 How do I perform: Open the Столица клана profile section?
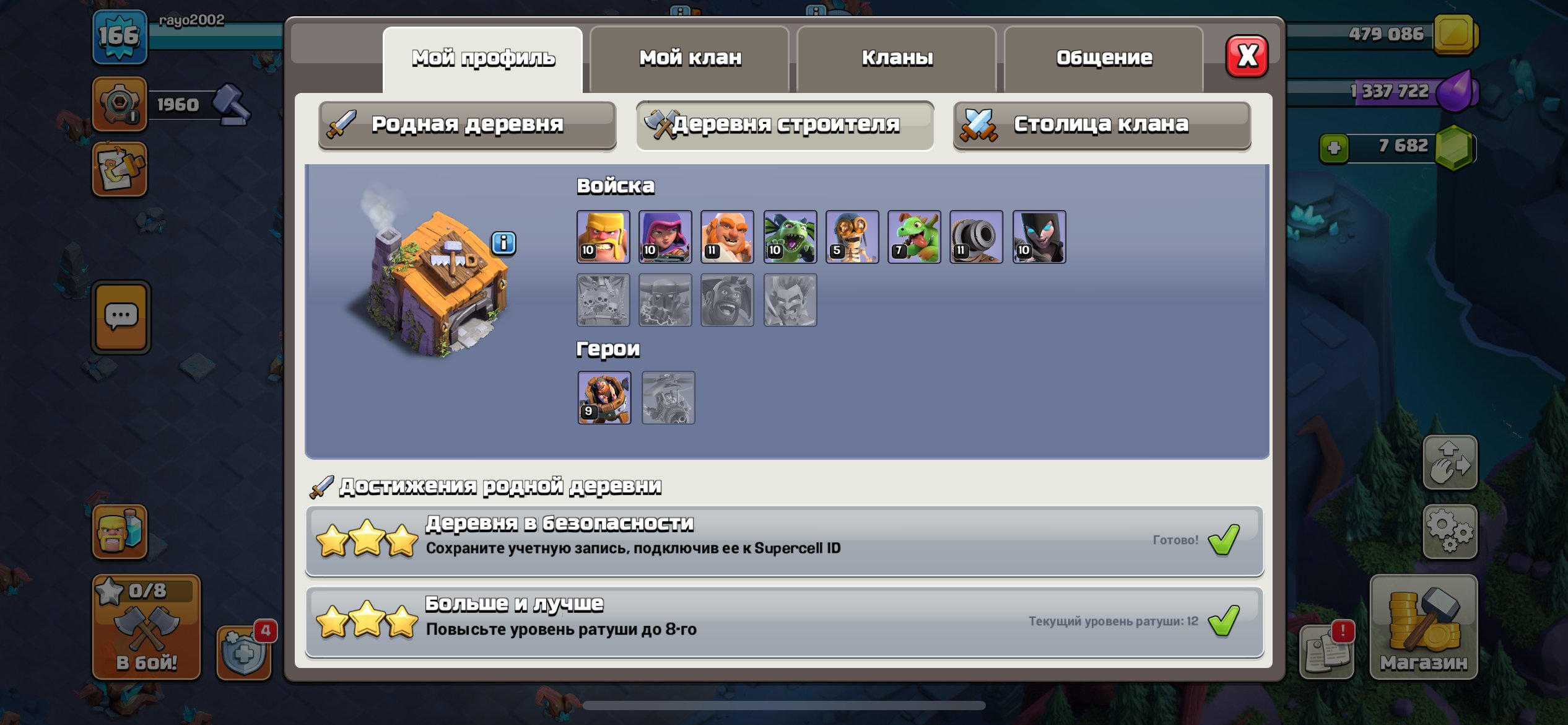[1101, 125]
